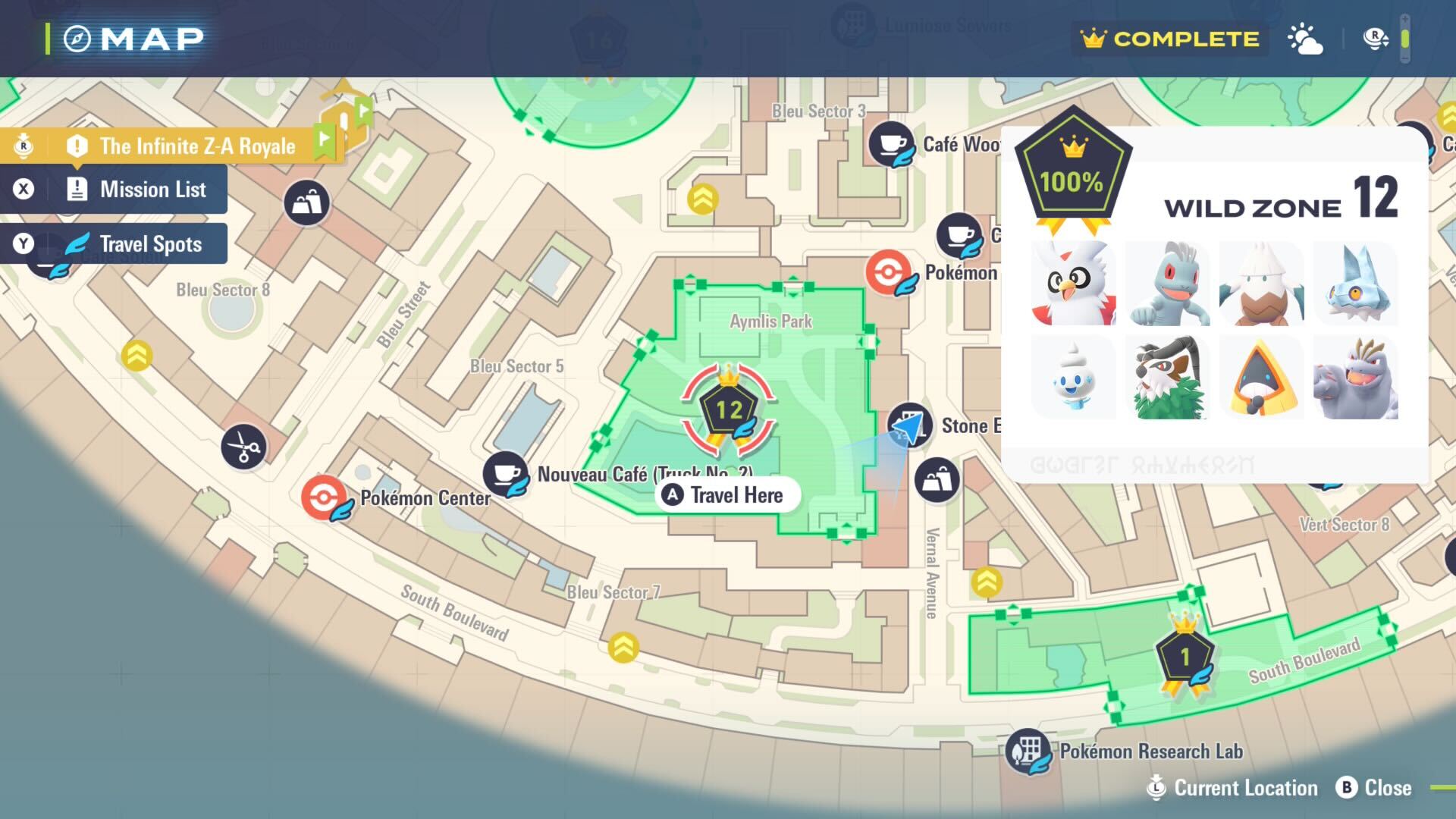Click the Machop portrait in Wild Zone panel
Screen dimensions: 1456x819
click(1167, 284)
